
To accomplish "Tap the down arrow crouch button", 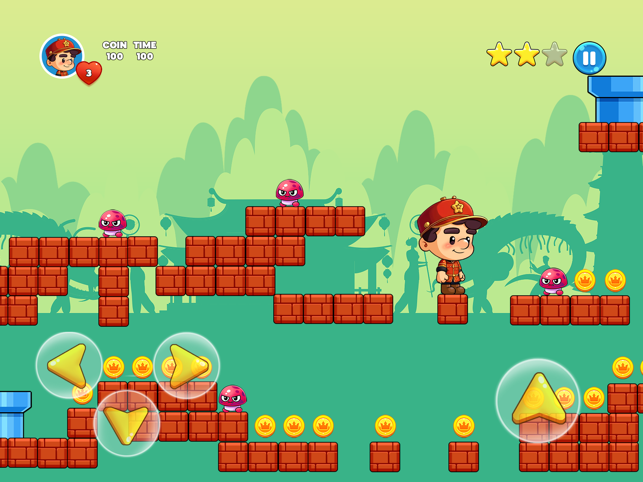I will [127, 423].
